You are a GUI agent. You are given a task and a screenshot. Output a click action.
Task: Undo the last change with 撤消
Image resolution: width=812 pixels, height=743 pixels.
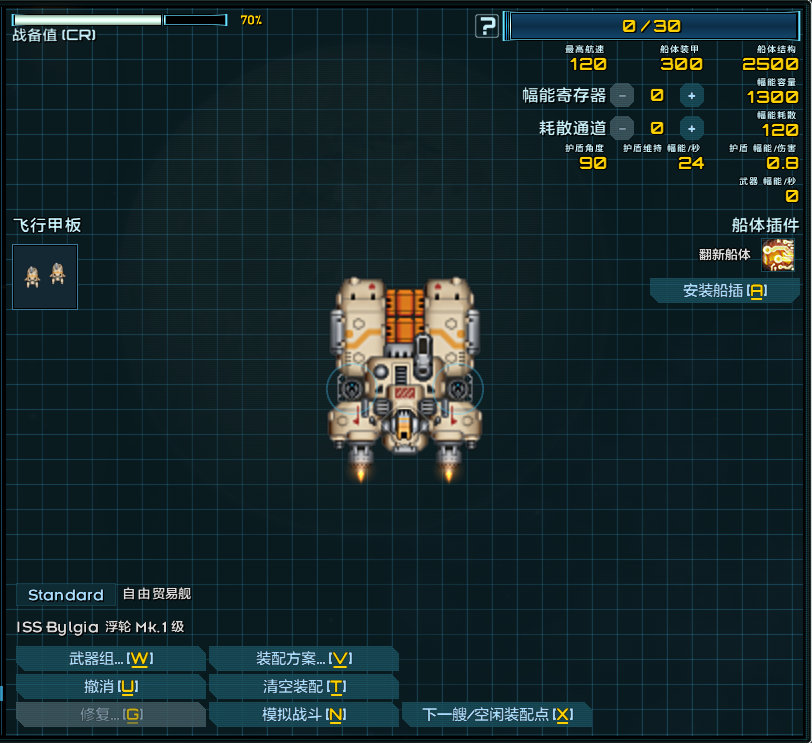tap(110, 687)
